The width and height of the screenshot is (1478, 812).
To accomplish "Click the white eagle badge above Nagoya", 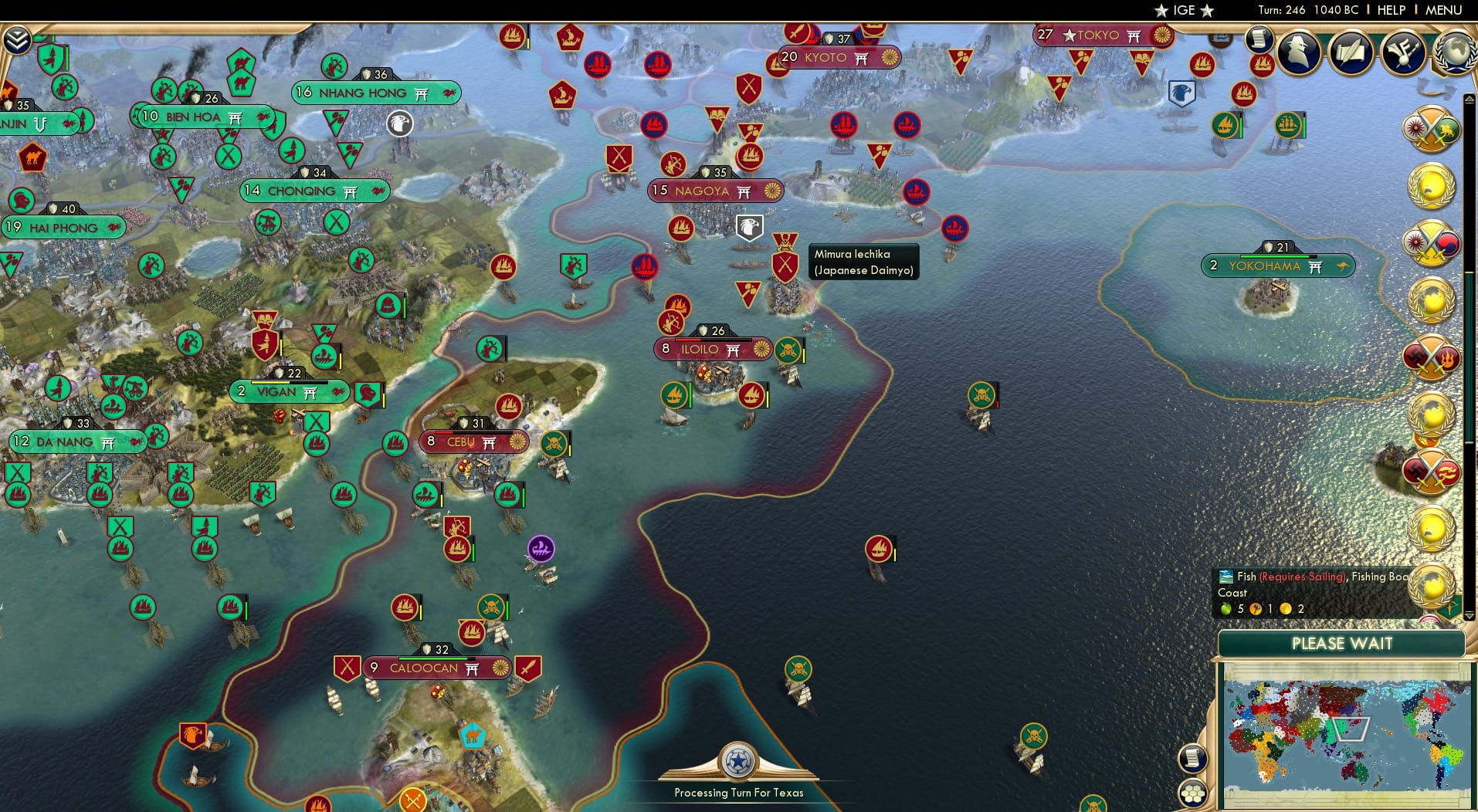I will (751, 227).
